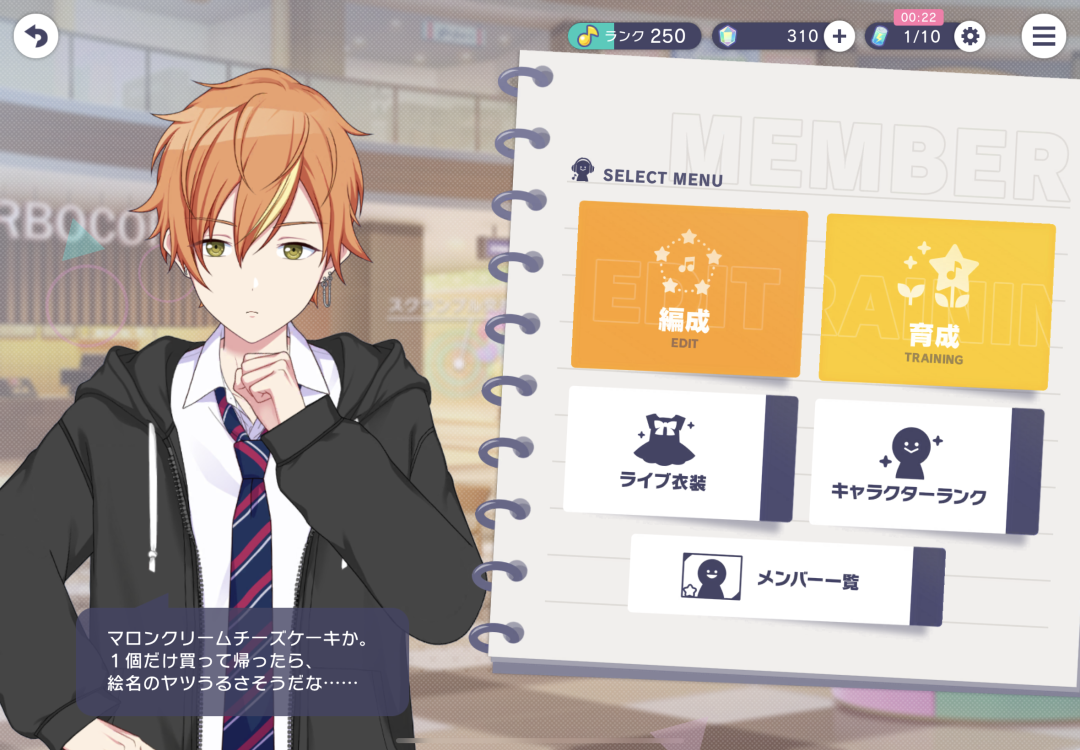Open the 編成 EDIT menu
The width and height of the screenshot is (1080, 750).
click(689, 289)
